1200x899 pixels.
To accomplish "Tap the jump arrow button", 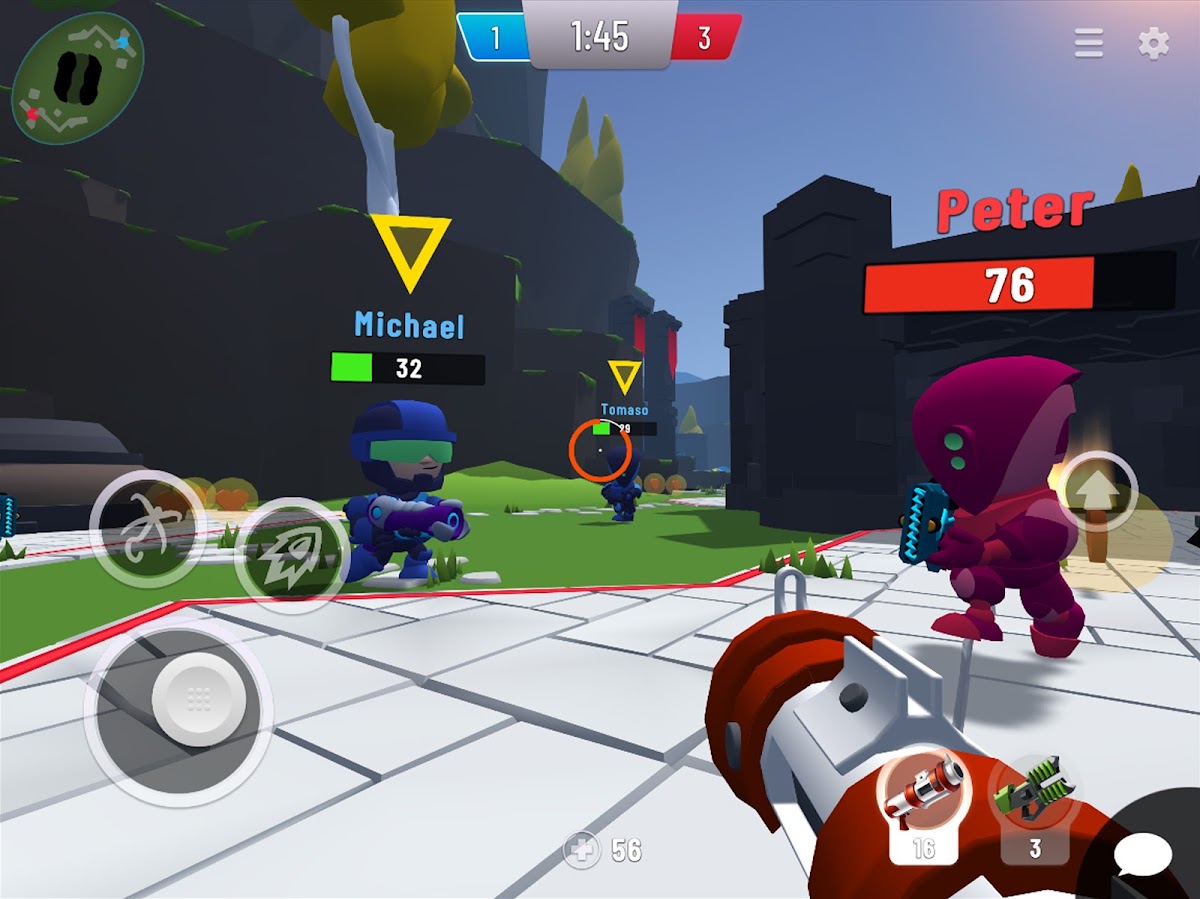I will (1096, 493).
